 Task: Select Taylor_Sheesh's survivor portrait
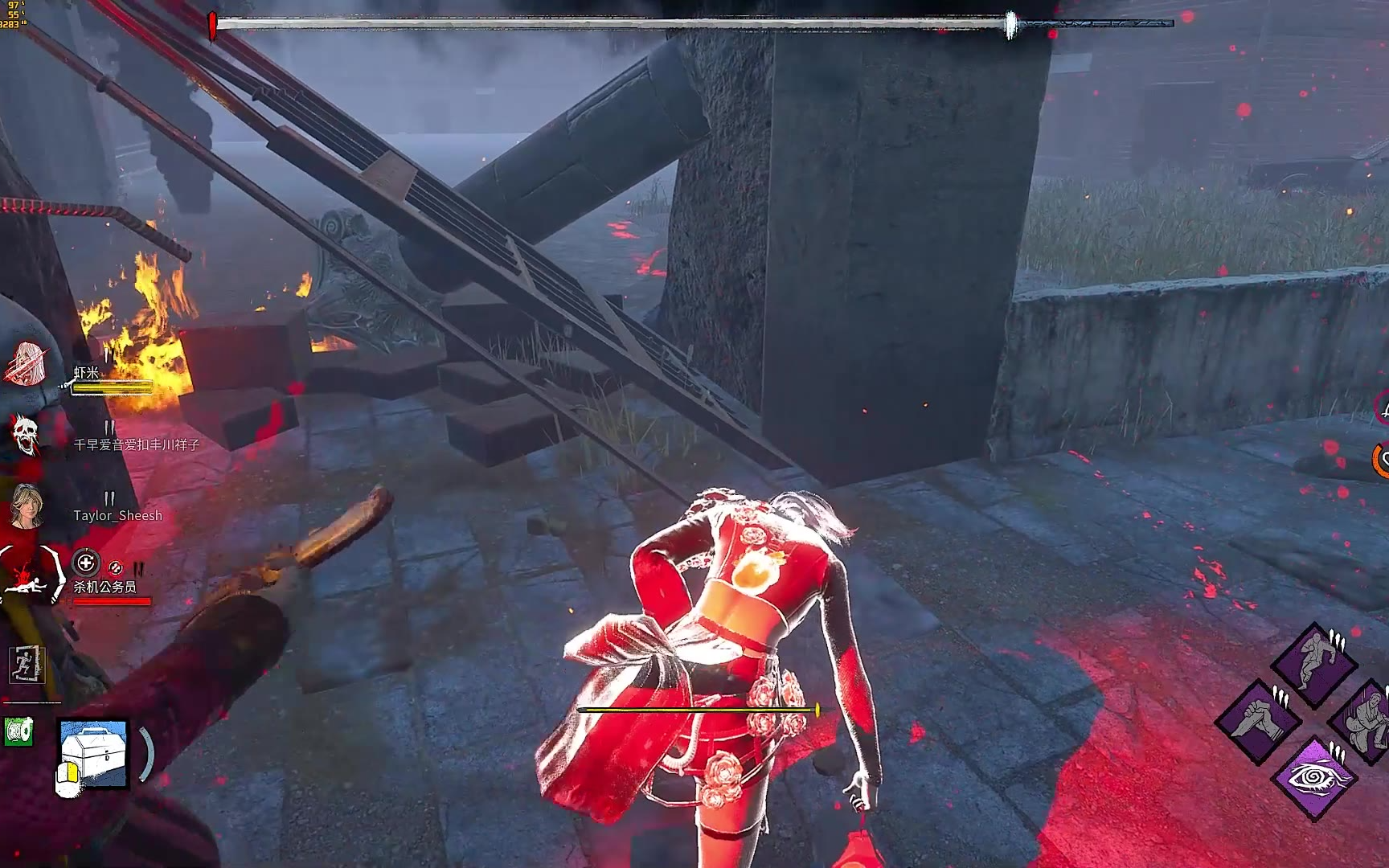[27, 506]
